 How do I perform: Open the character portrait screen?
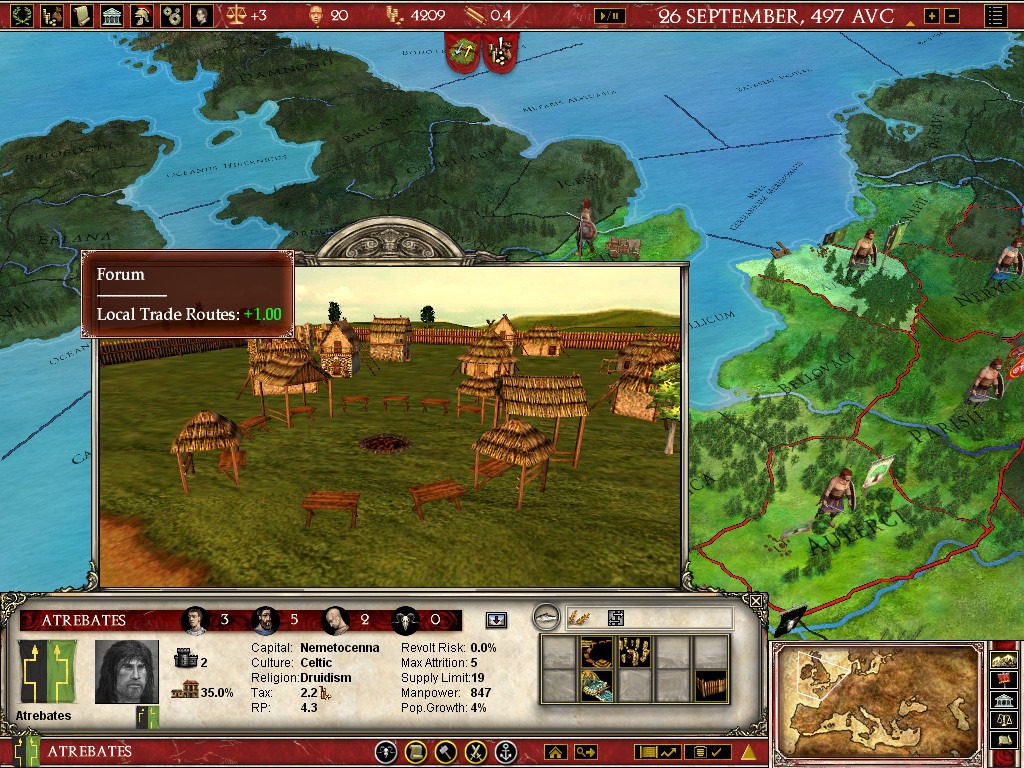(x=201, y=15)
